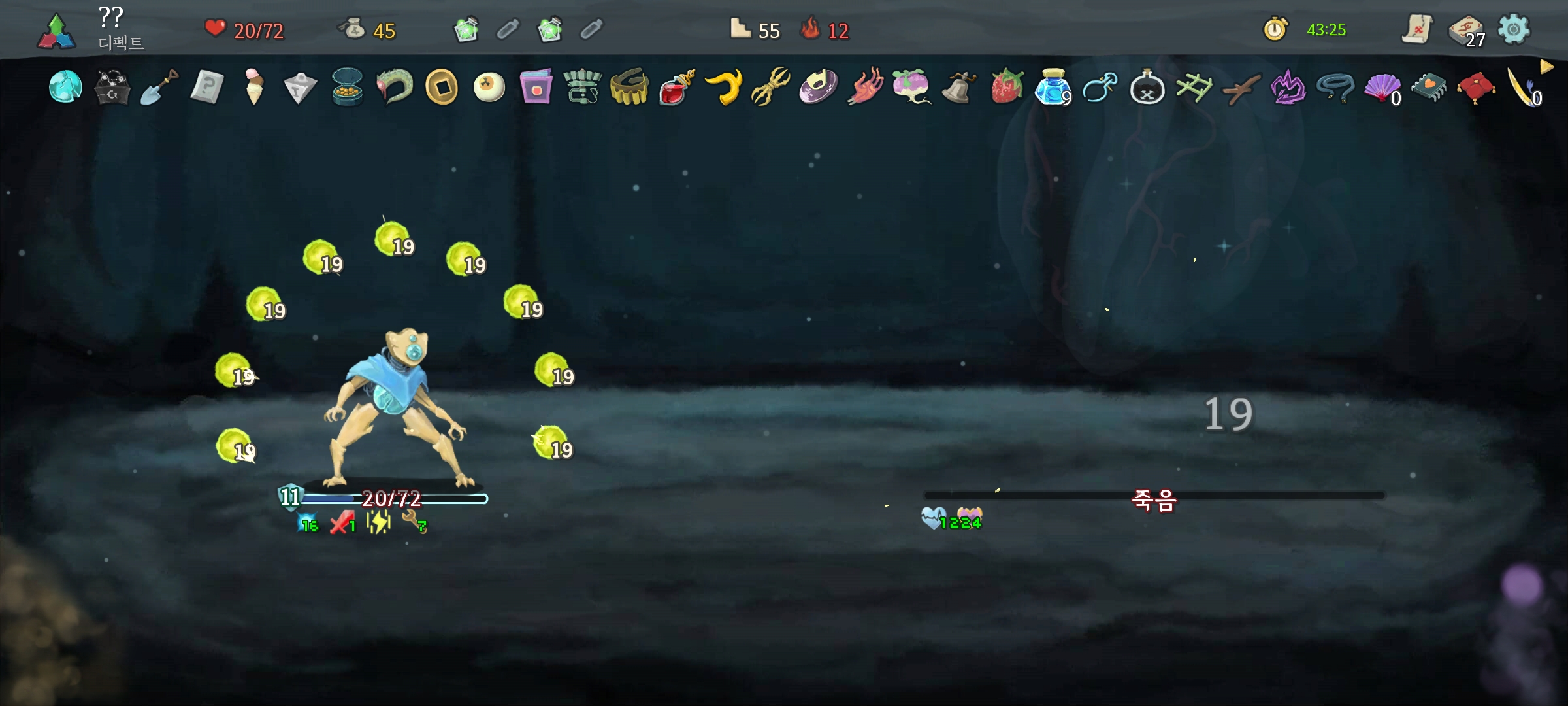Inspect the blue Inkbottle relic

[1052, 87]
